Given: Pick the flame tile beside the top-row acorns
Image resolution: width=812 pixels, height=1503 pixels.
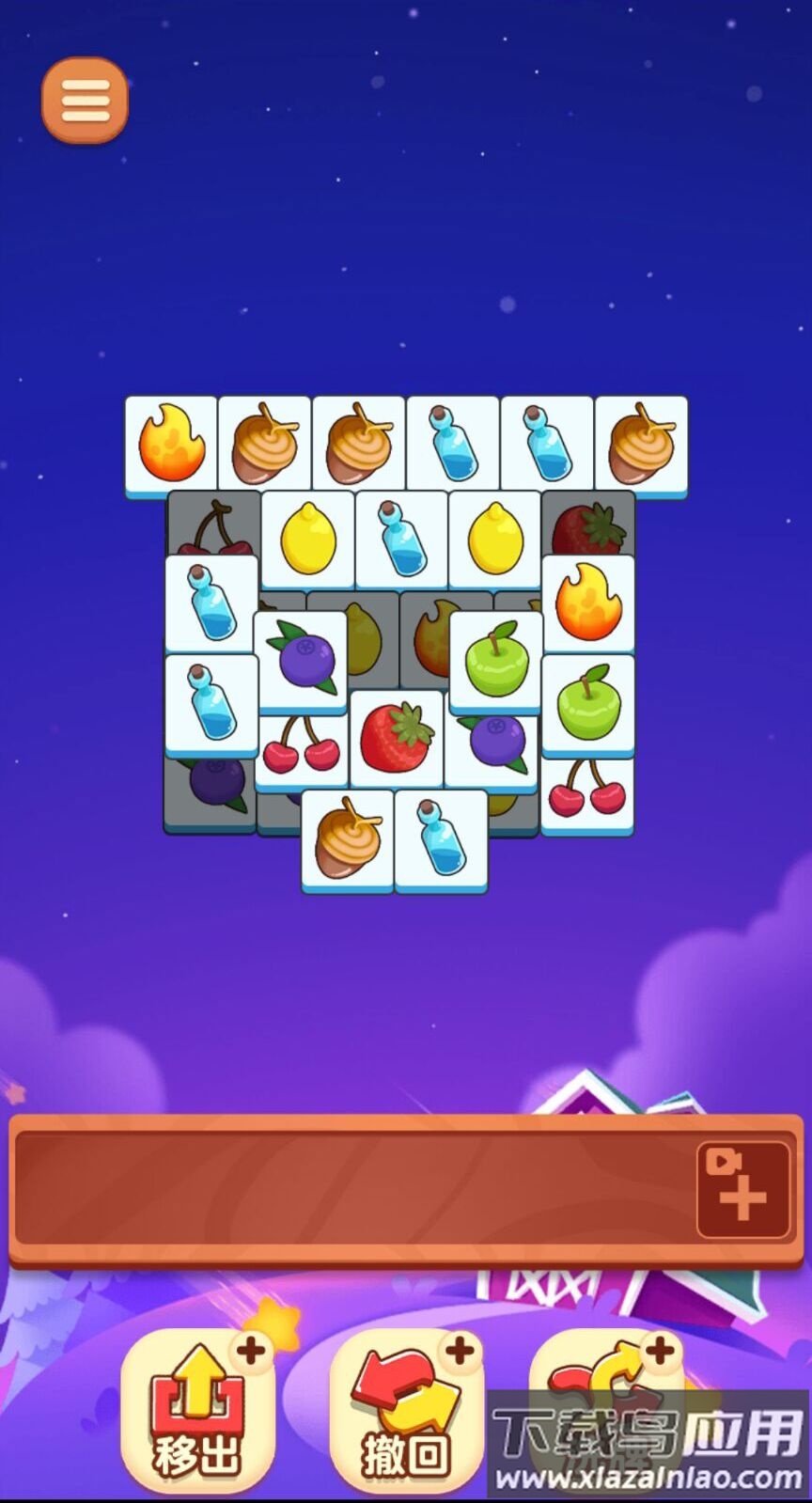Looking at the screenshot, I should [171, 444].
